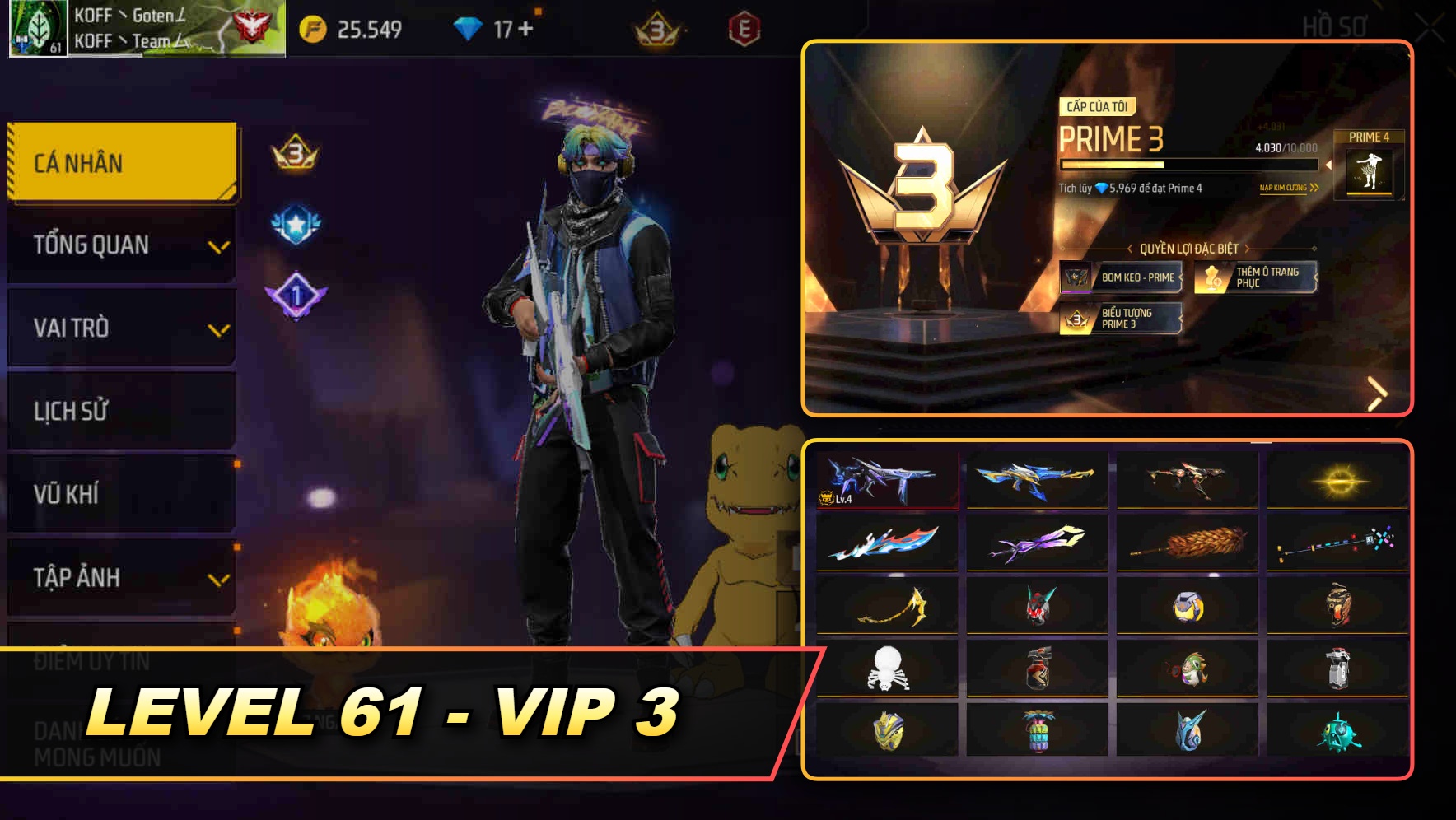
Task: Switch to the Cá Nhân tab
Action: click(x=120, y=162)
